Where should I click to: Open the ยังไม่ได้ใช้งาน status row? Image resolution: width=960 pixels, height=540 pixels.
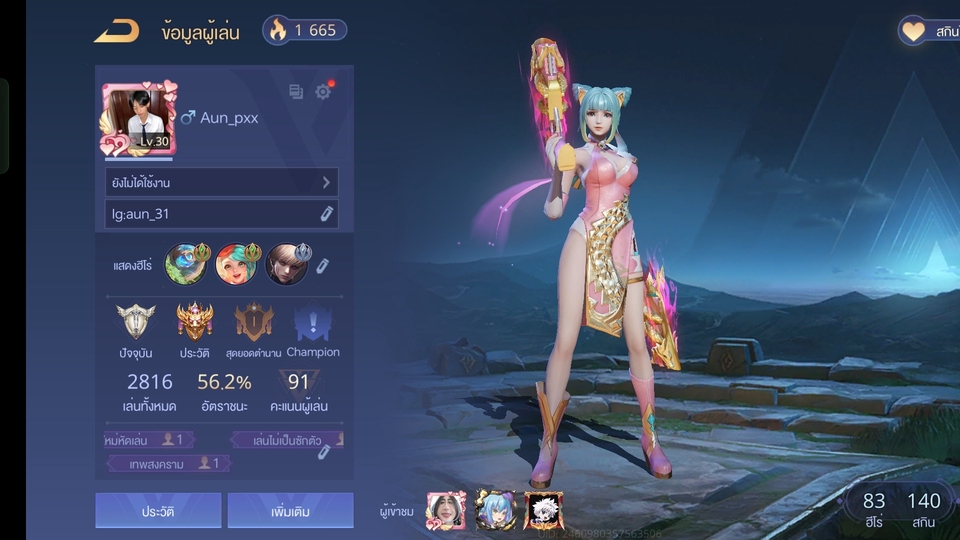click(221, 182)
